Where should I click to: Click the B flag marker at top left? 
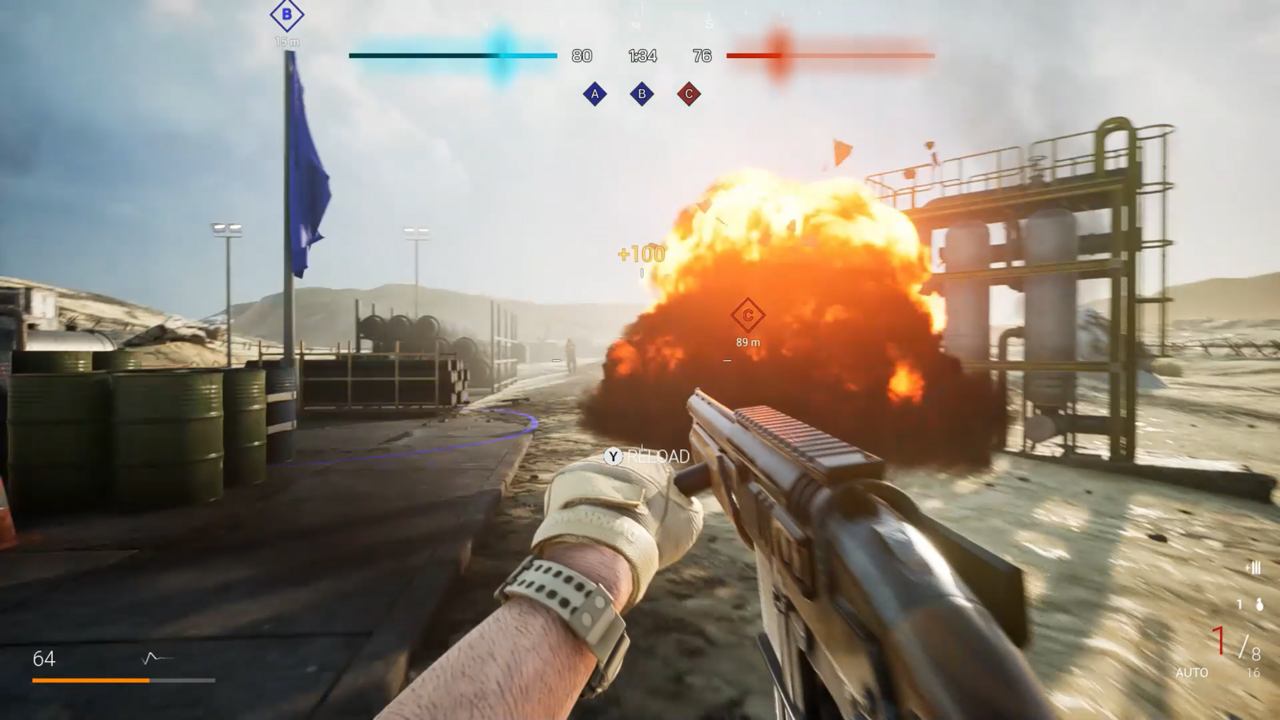(287, 15)
